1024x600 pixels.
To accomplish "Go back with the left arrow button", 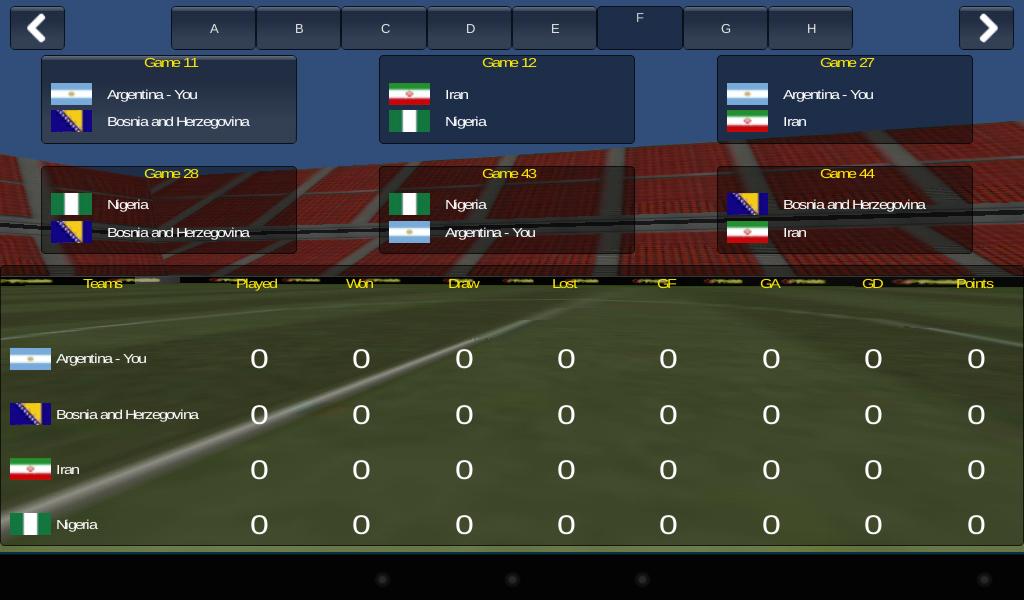I will click(37, 28).
